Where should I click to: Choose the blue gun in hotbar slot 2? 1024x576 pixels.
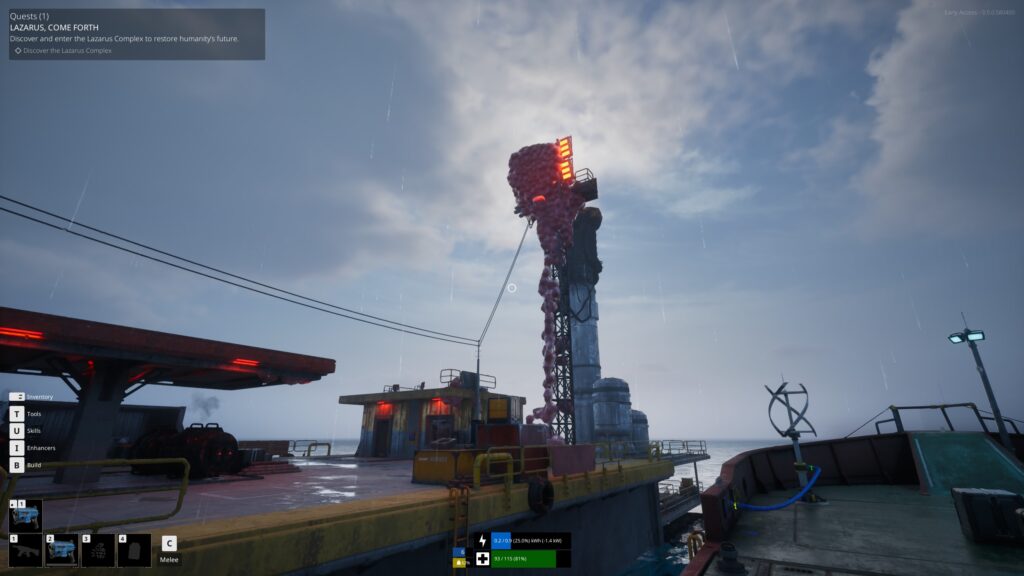point(62,551)
